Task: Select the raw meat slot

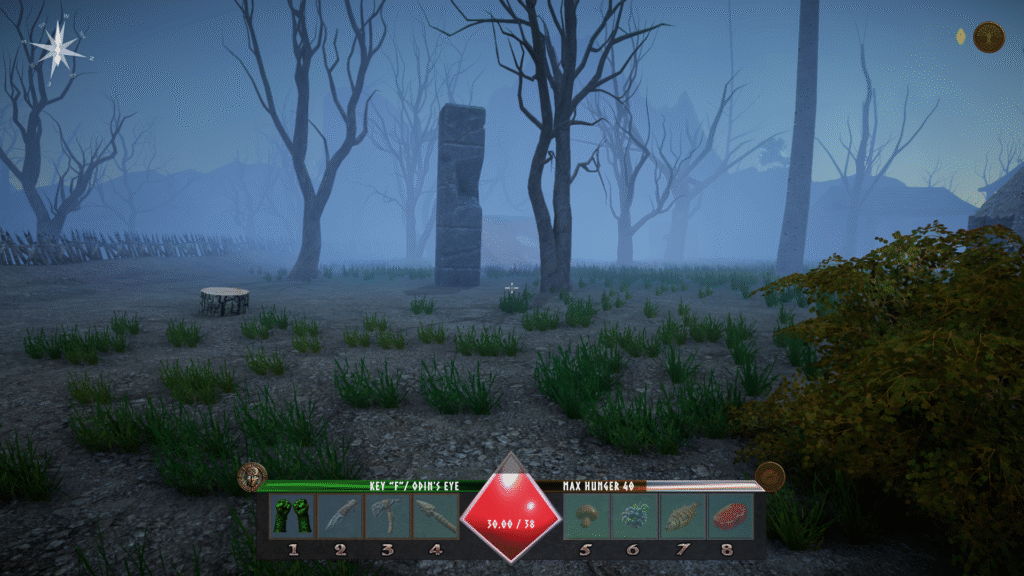Action: (730, 517)
